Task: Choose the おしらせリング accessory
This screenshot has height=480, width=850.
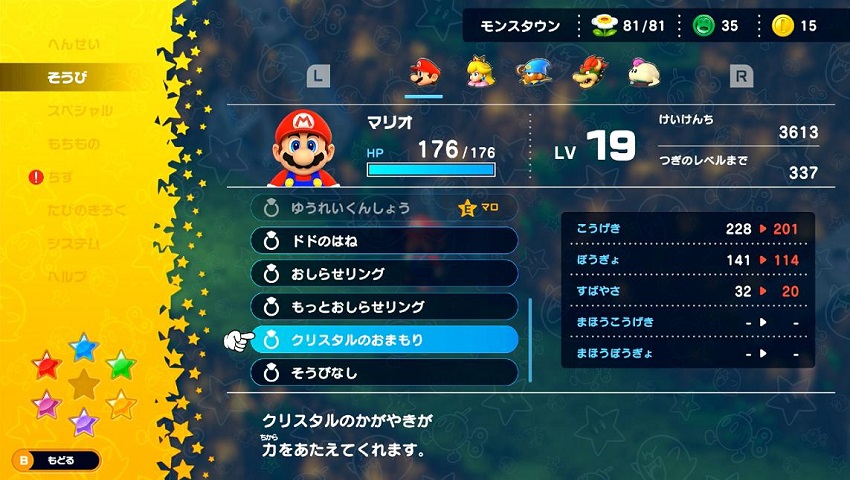Action: pyautogui.click(x=384, y=274)
